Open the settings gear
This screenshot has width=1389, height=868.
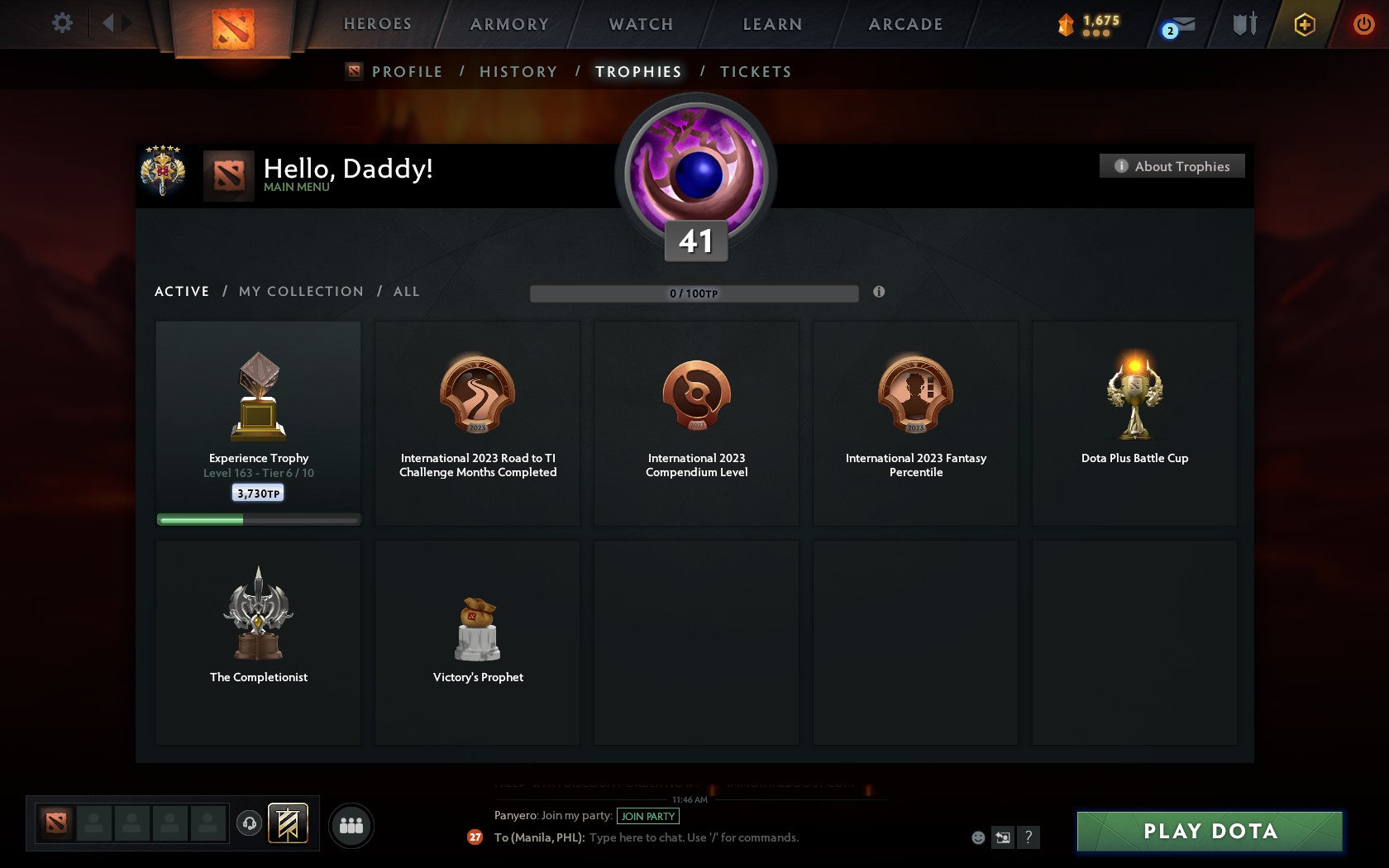(x=60, y=23)
